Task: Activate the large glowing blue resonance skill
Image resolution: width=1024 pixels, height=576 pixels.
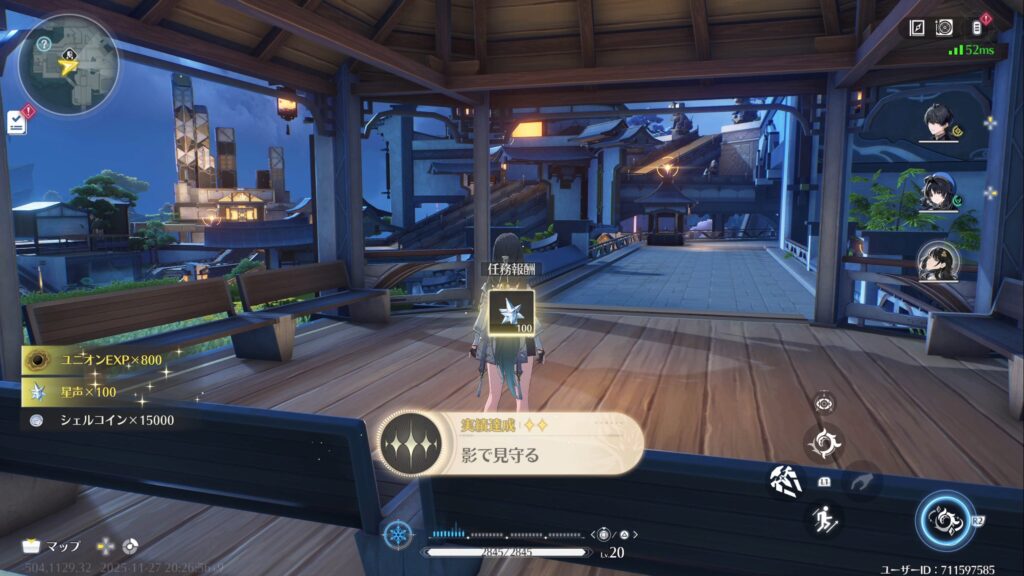Action: click(945, 522)
